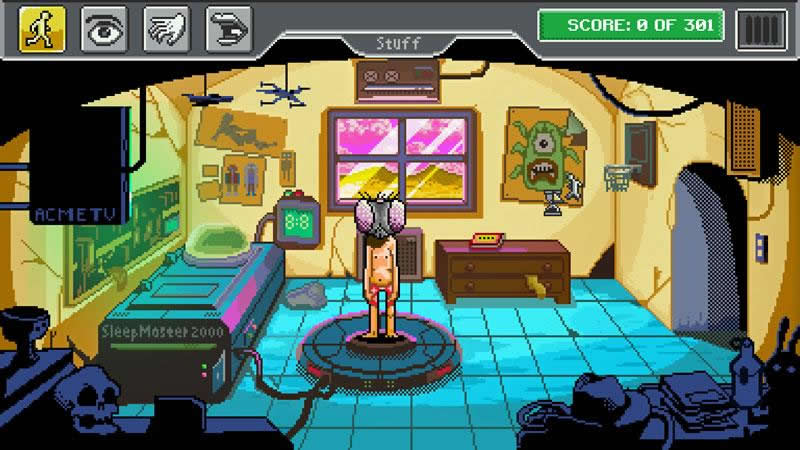800x450 pixels.
Task: Select the walk action icon
Action: click(42, 28)
